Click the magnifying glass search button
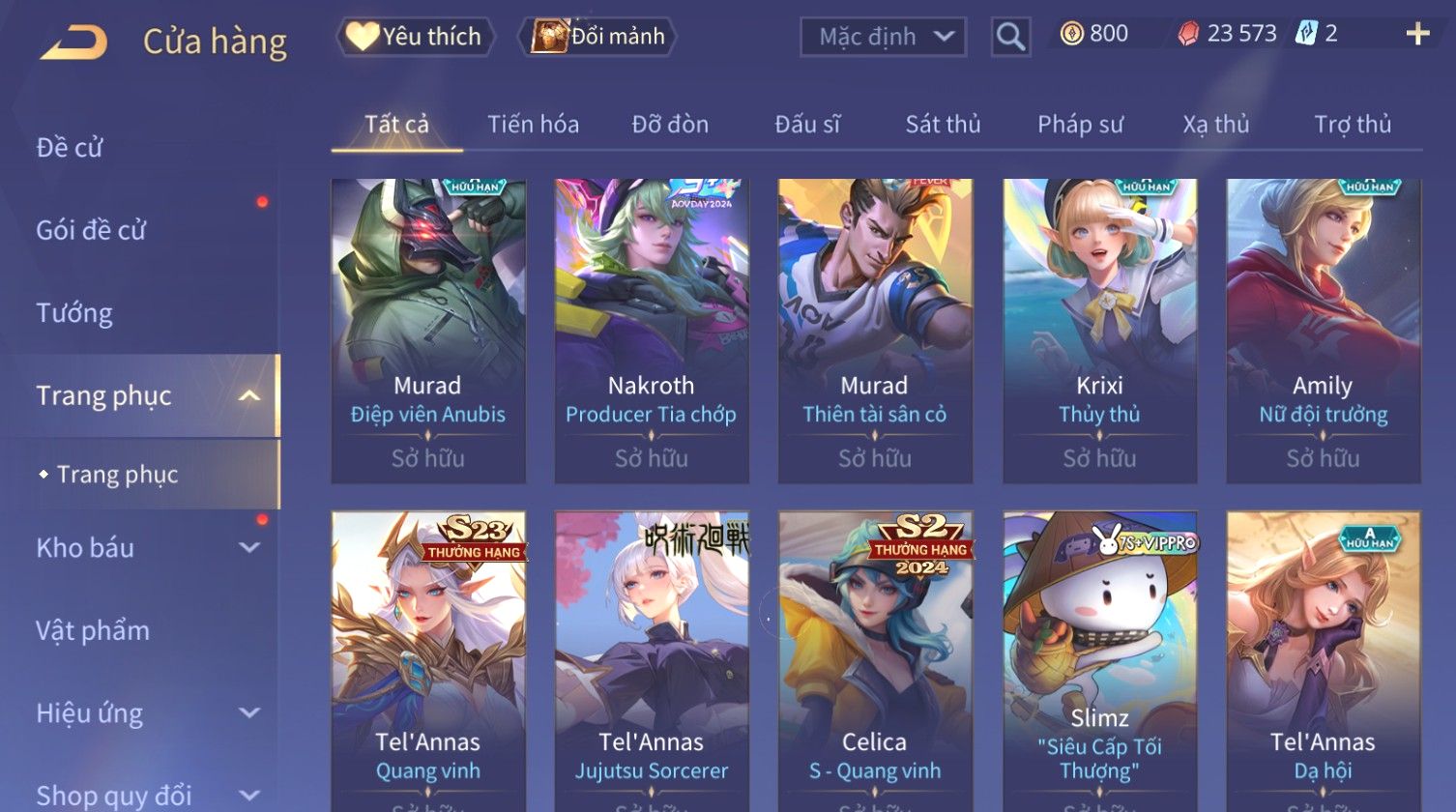Image resolution: width=1456 pixels, height=812 pixels. point(1010,38)
